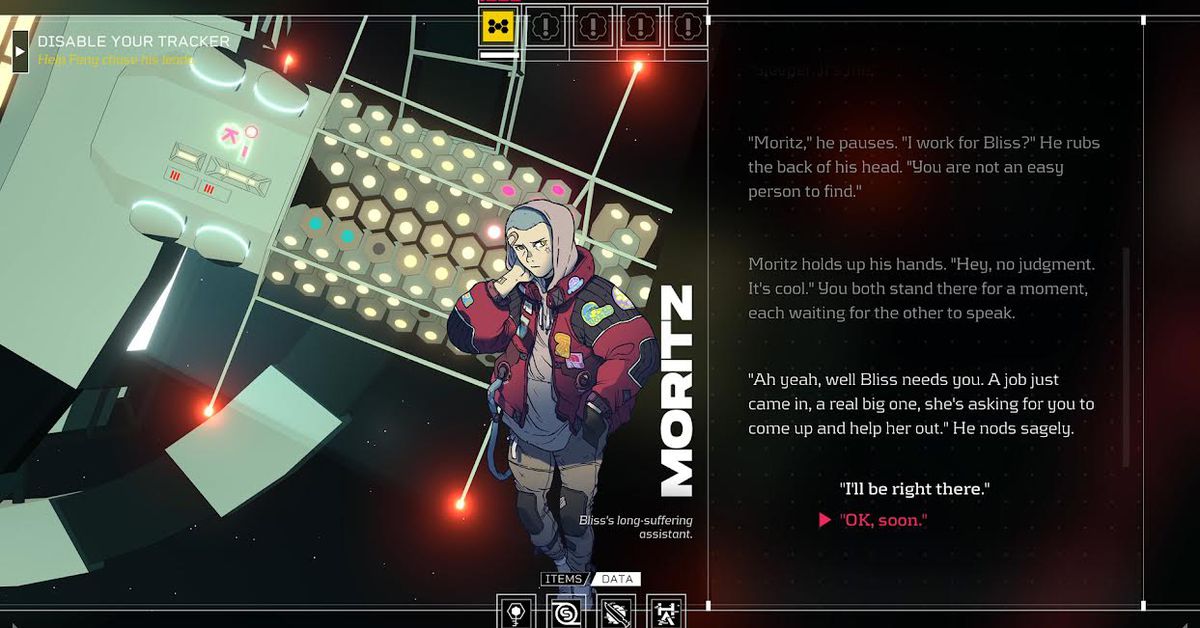Select the yellow hexagon-cluster dice slot
This screenshot has height=628, width=1200.
(497, 26)
